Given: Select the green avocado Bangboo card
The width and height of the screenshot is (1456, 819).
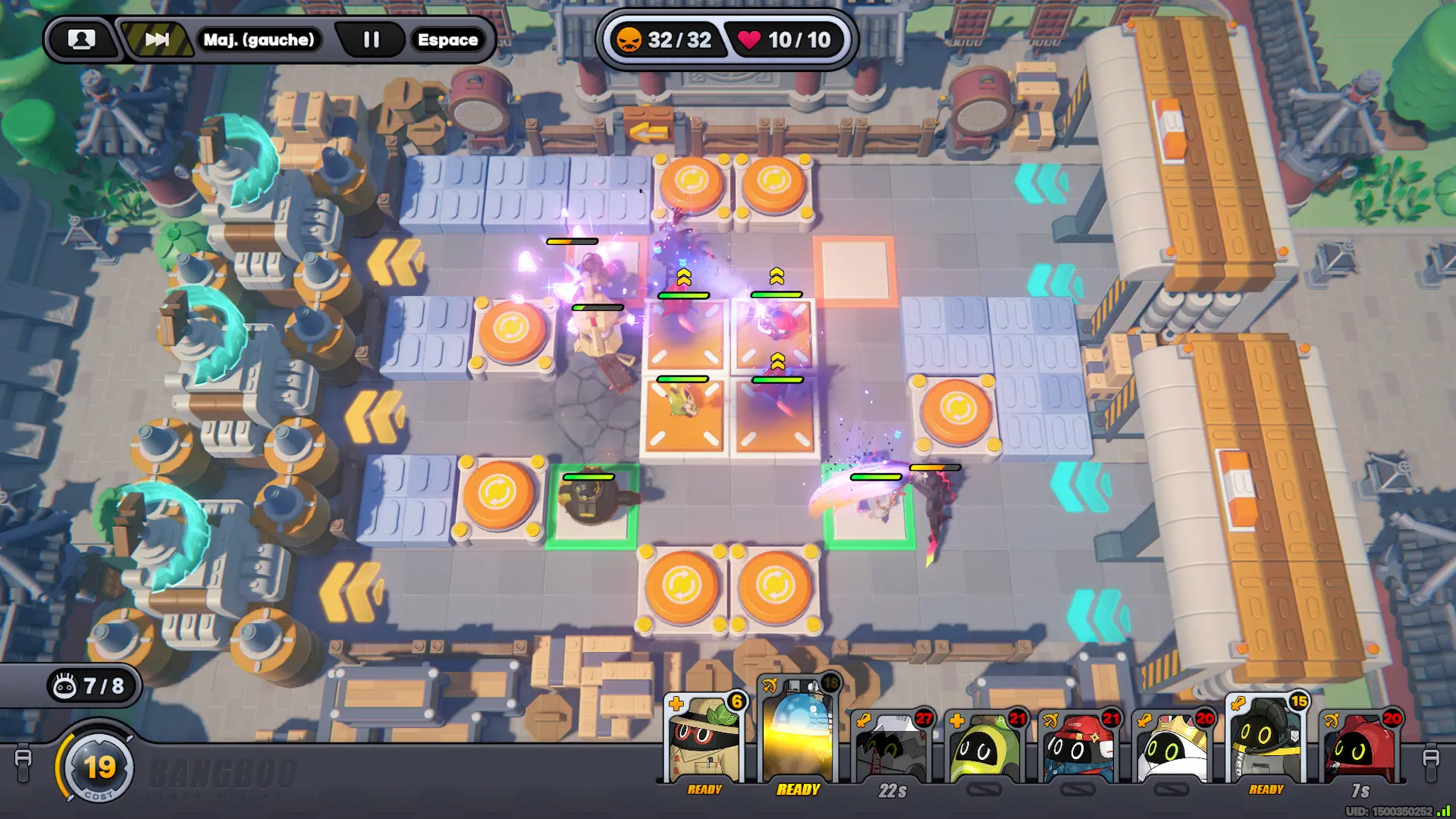Looking at the screenshot, I should click(x=984, y=749).
